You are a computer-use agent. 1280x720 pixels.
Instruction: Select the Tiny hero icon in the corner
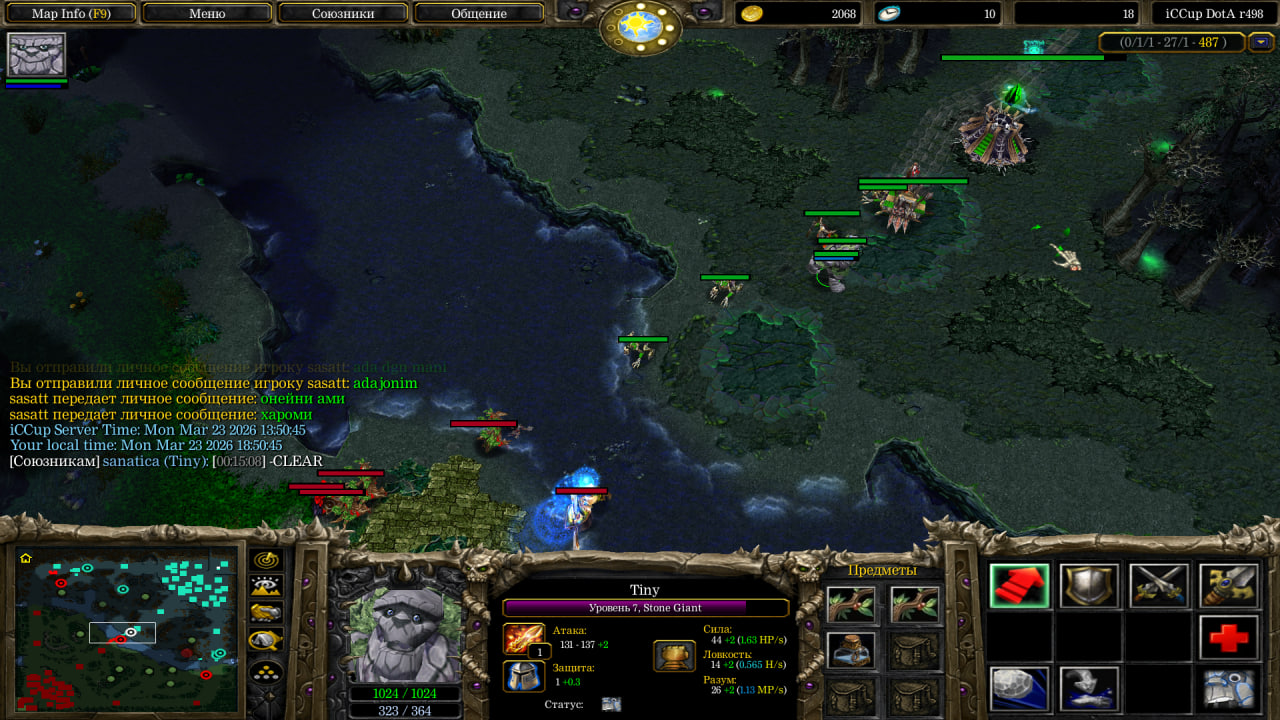pos(36,55)
